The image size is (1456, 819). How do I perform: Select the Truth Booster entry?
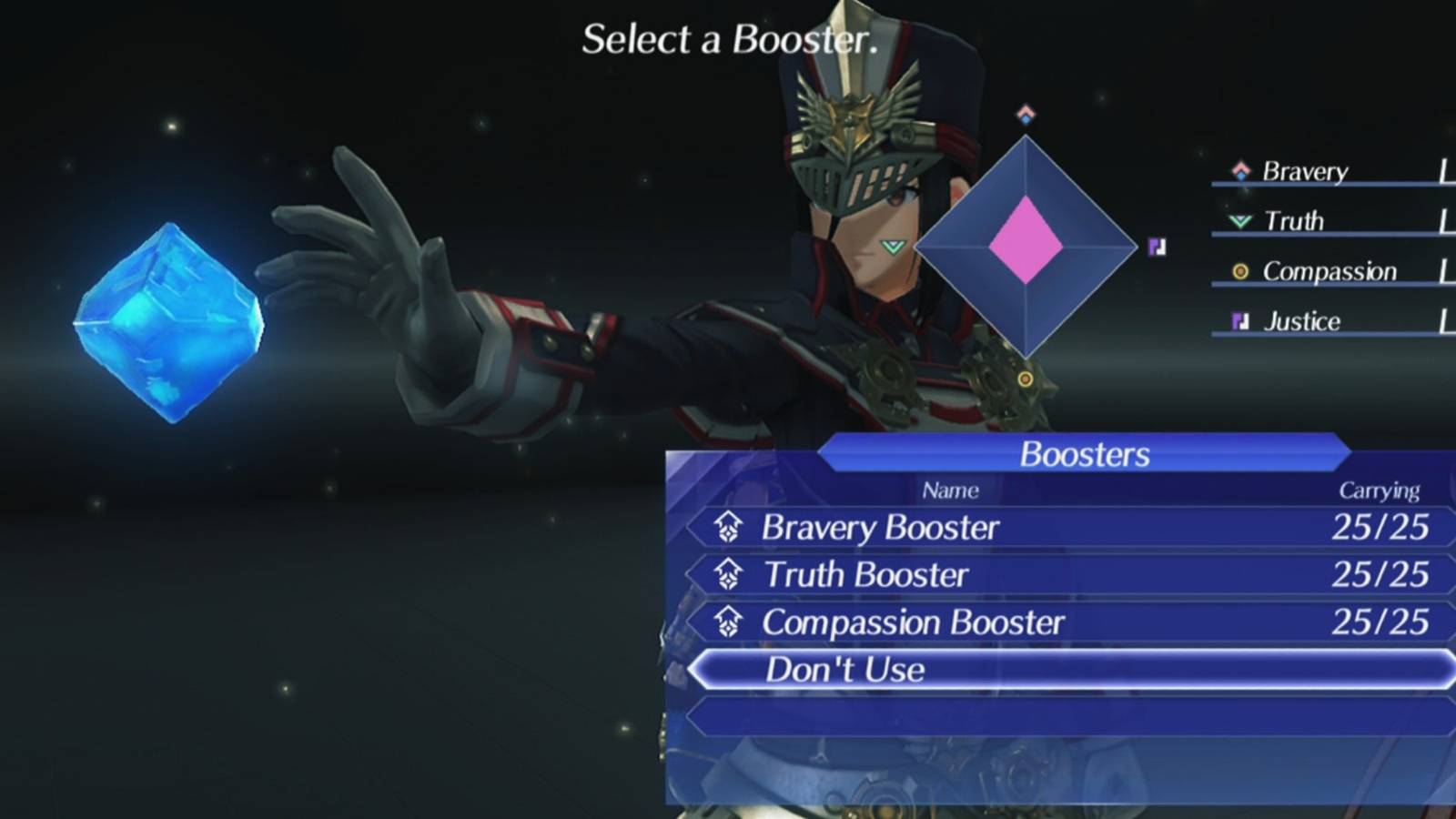point(866,574)
